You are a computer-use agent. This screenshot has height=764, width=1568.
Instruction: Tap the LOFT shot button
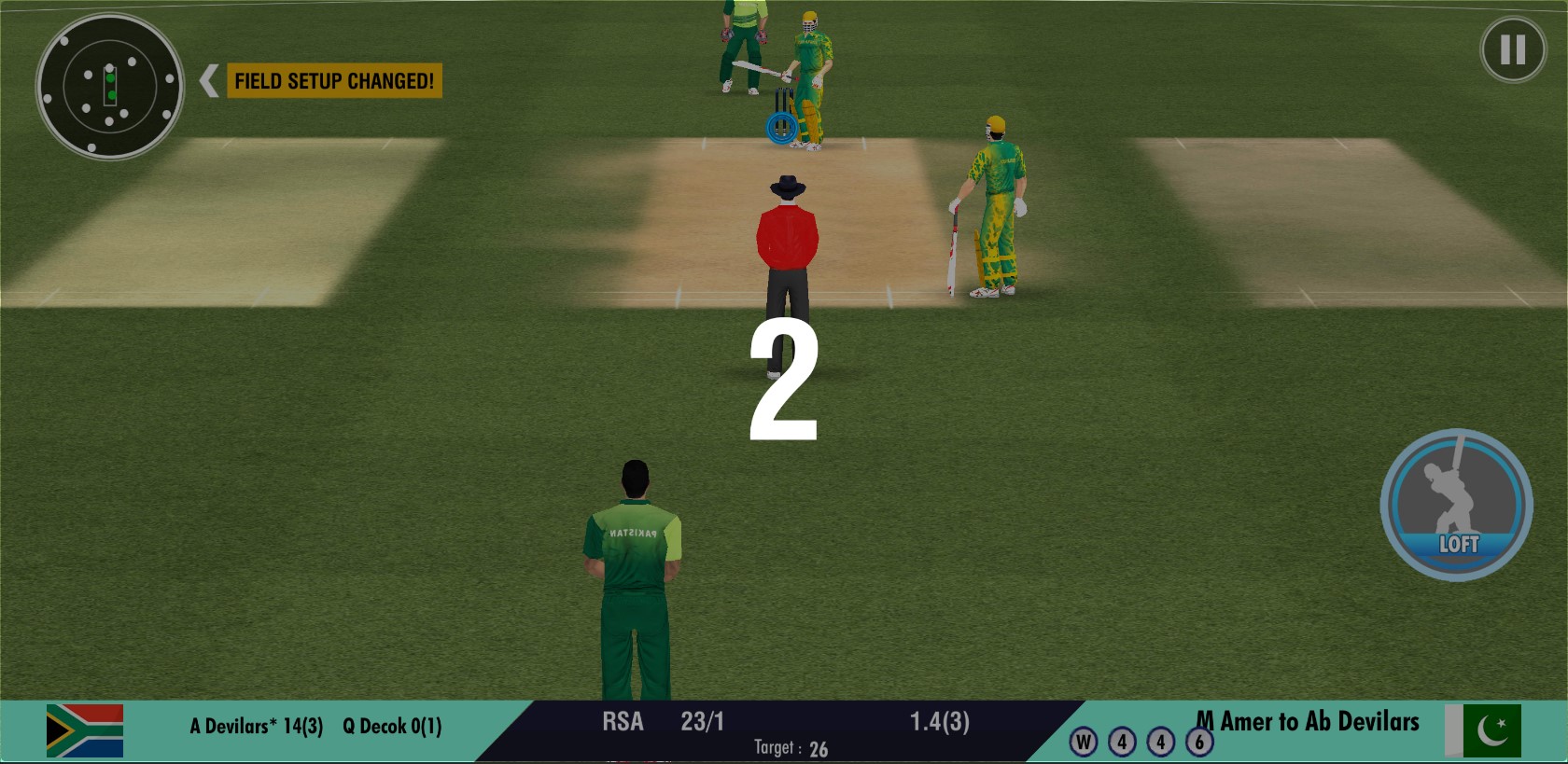click(x=1456, y=505)
